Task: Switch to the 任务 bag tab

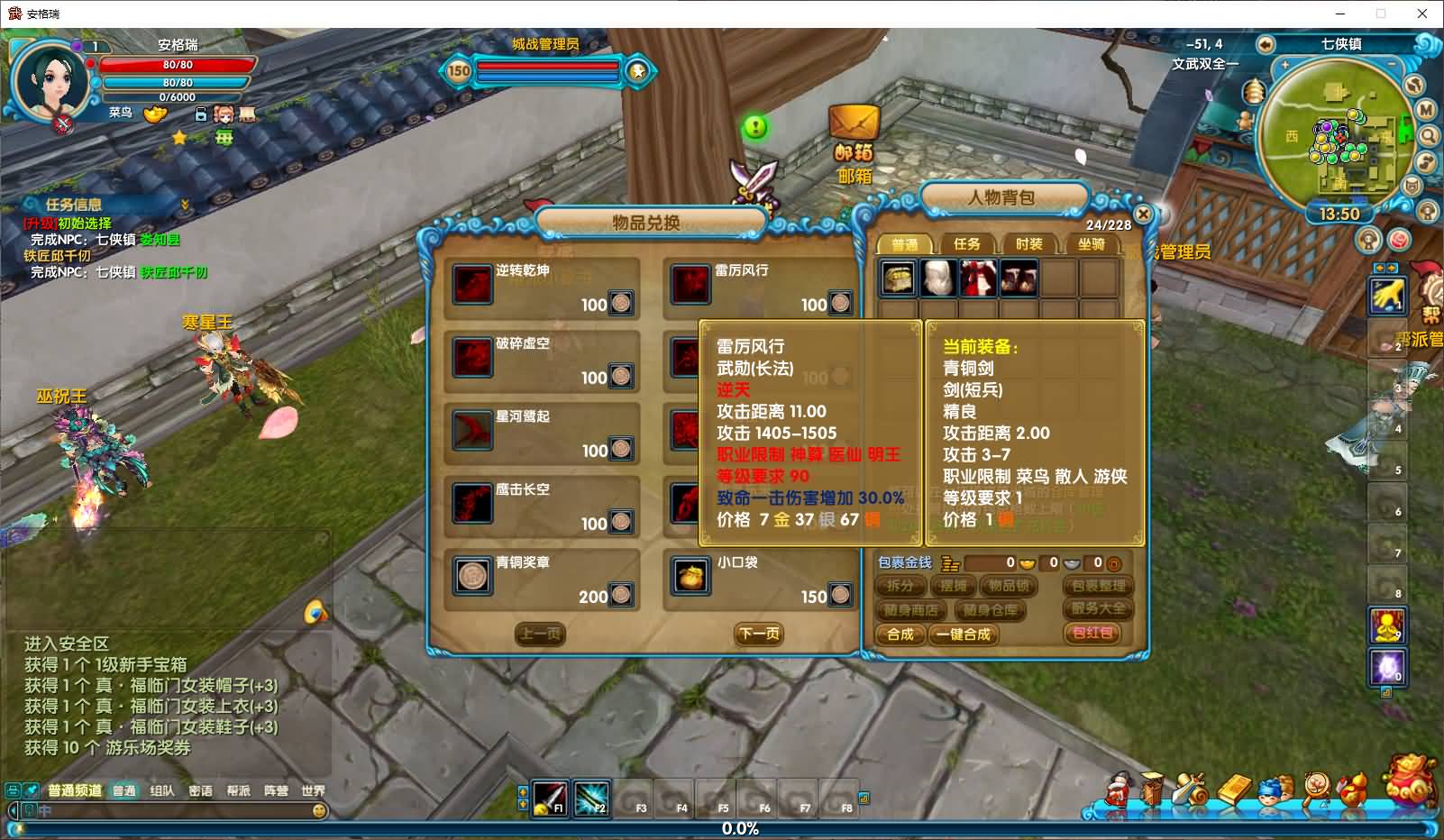Action: [x=966, y=243]
